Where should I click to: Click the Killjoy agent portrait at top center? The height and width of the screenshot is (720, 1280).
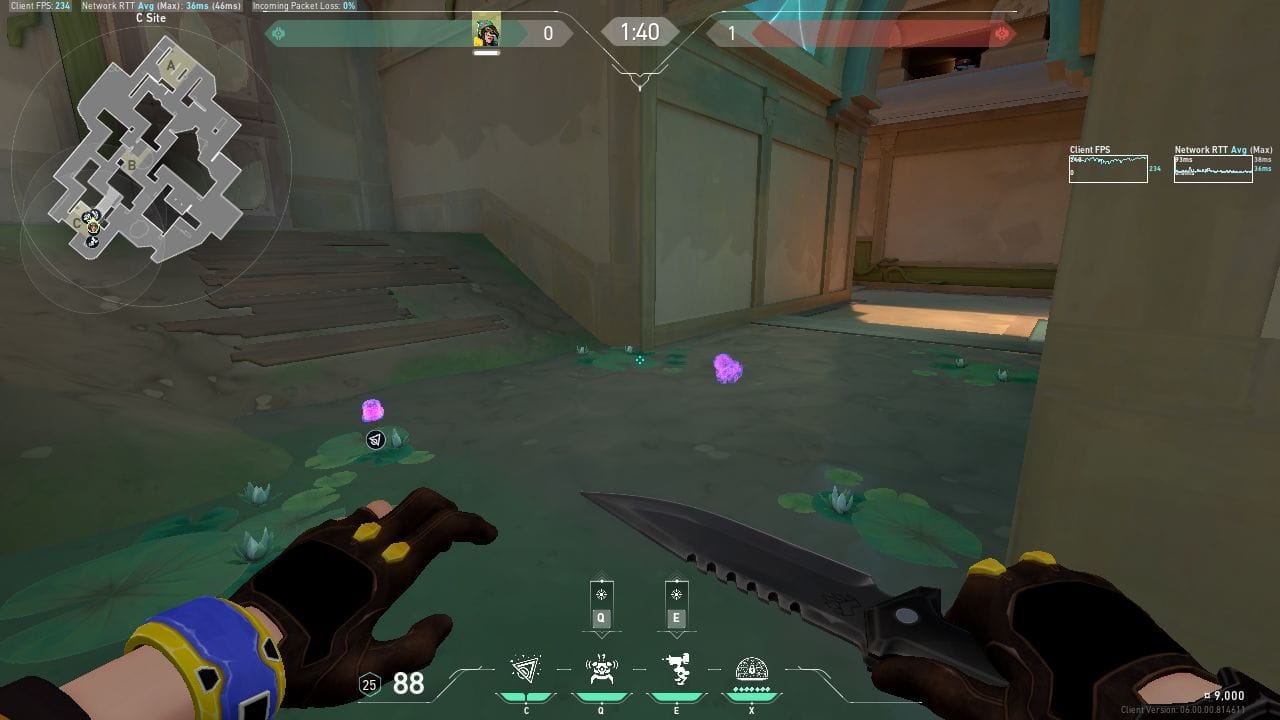[x=487, y=27]
